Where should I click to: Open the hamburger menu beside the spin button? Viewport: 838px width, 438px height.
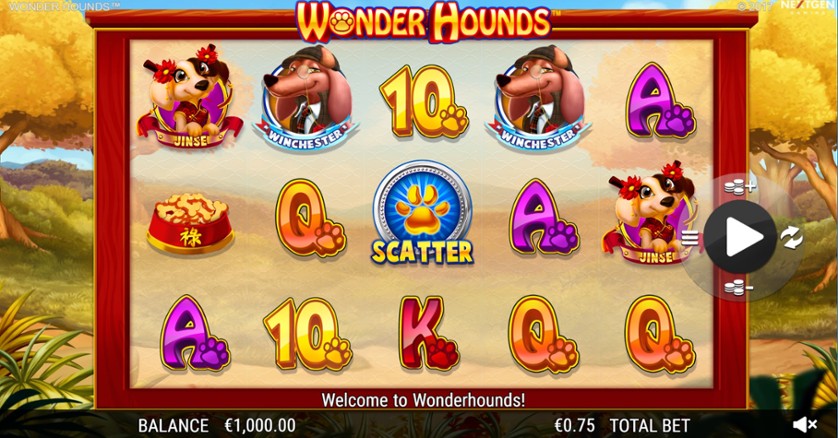(x=689, y=237)
